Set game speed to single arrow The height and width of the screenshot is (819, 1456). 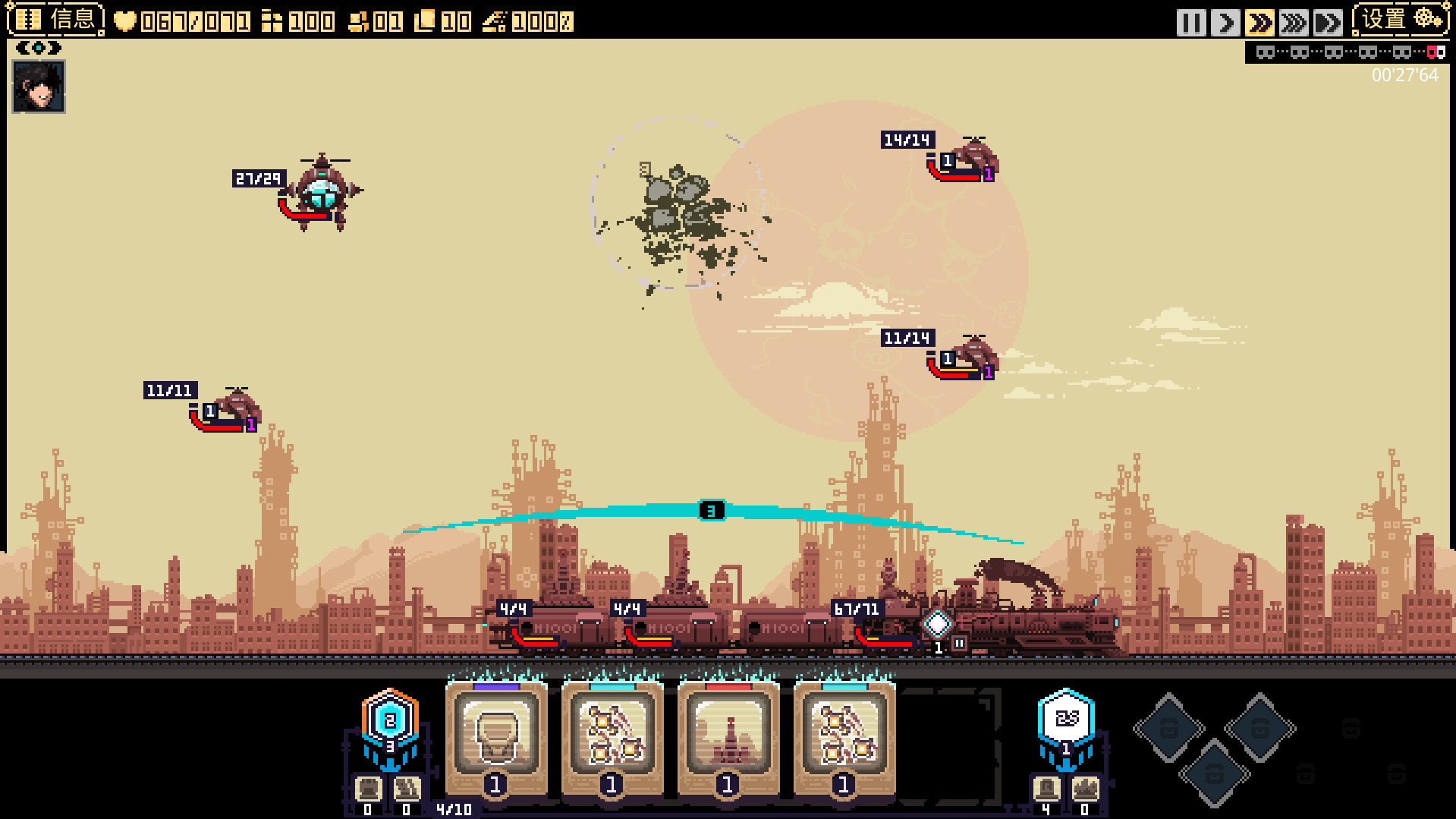tap(1225, 23)
